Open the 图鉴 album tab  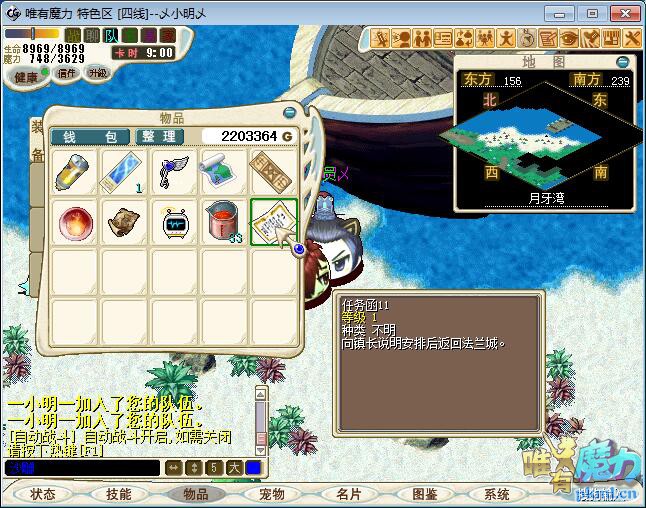[x=425, y=494]
